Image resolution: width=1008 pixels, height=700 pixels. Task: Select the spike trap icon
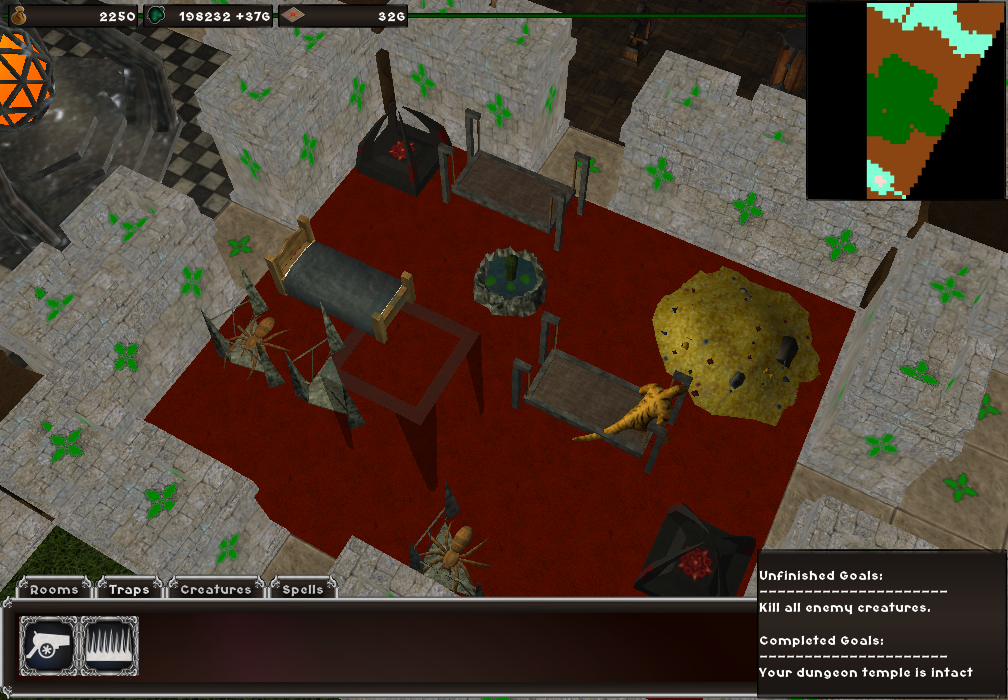109,645
